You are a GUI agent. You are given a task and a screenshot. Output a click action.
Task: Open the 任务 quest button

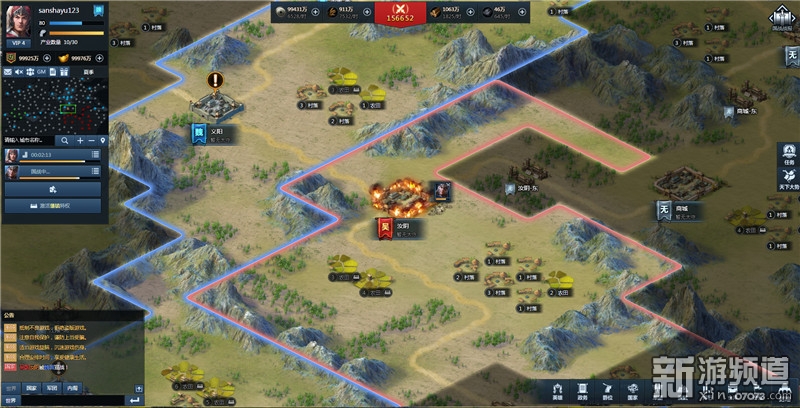pyautogui.click(x=790, y=155)
